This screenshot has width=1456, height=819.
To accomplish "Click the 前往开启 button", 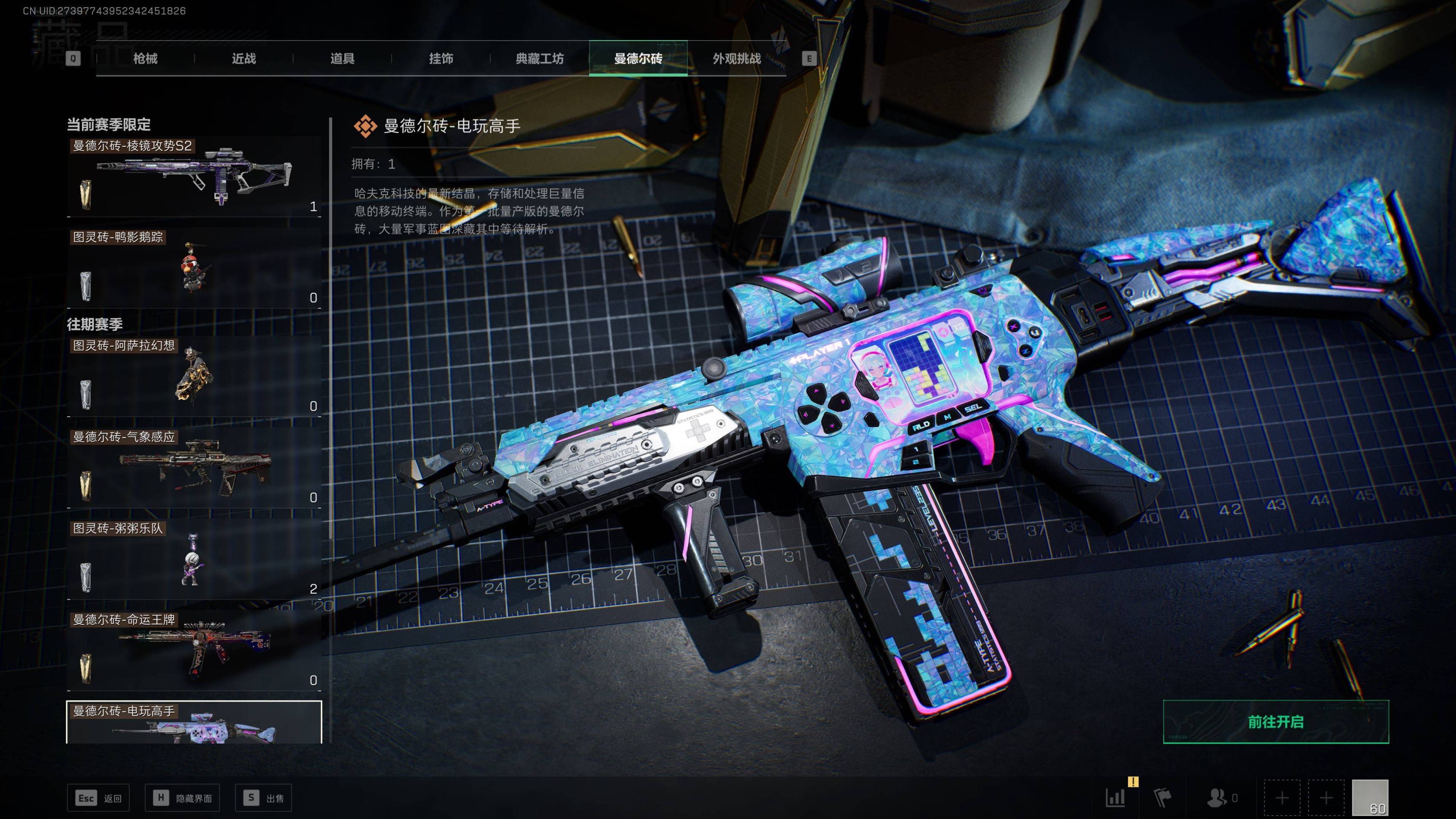I will 1275,722.
